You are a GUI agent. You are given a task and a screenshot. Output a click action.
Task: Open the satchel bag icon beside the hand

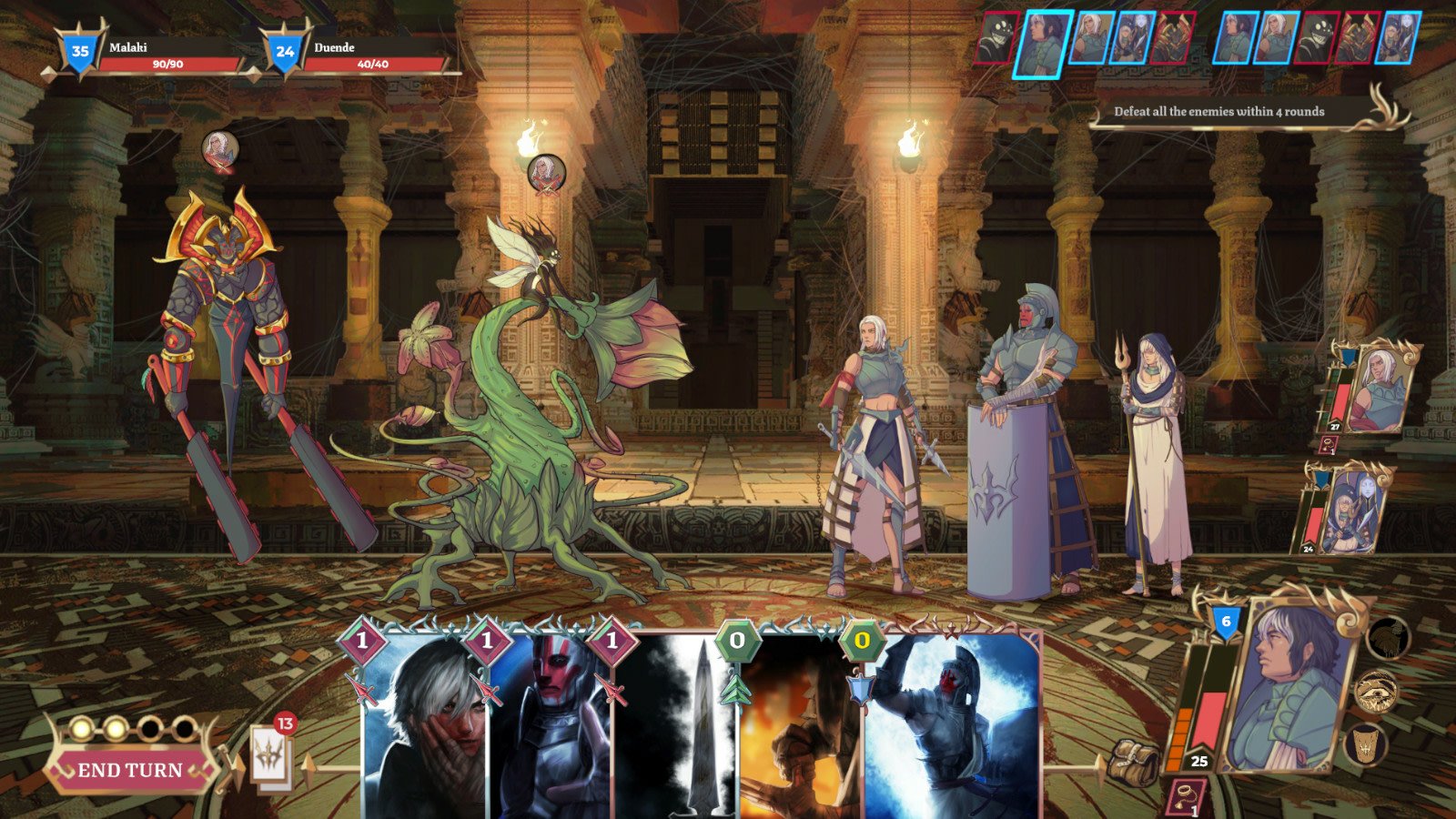tap(1134, 763)
